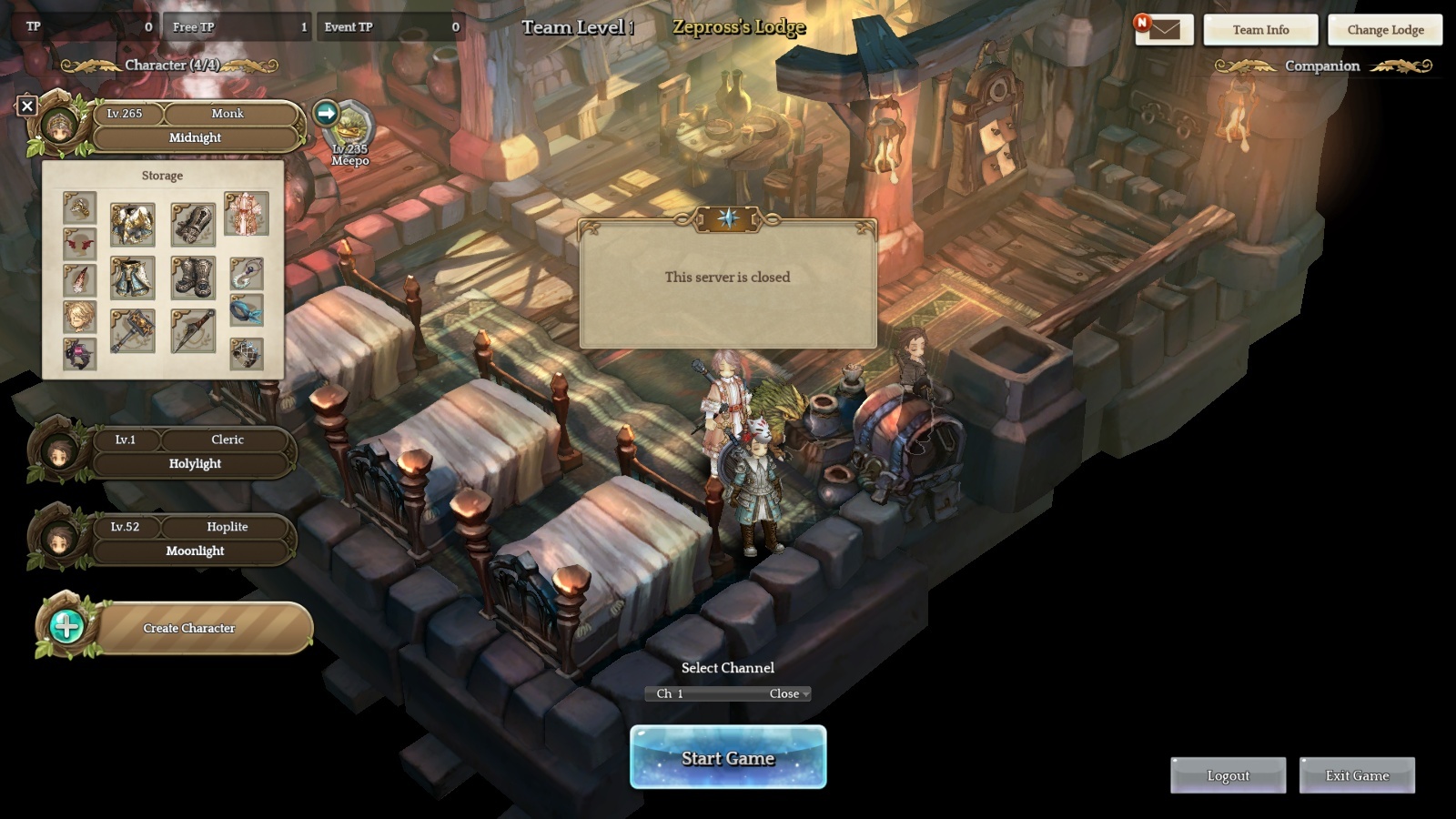Select the Monk character Midnight

click(195, 126)
